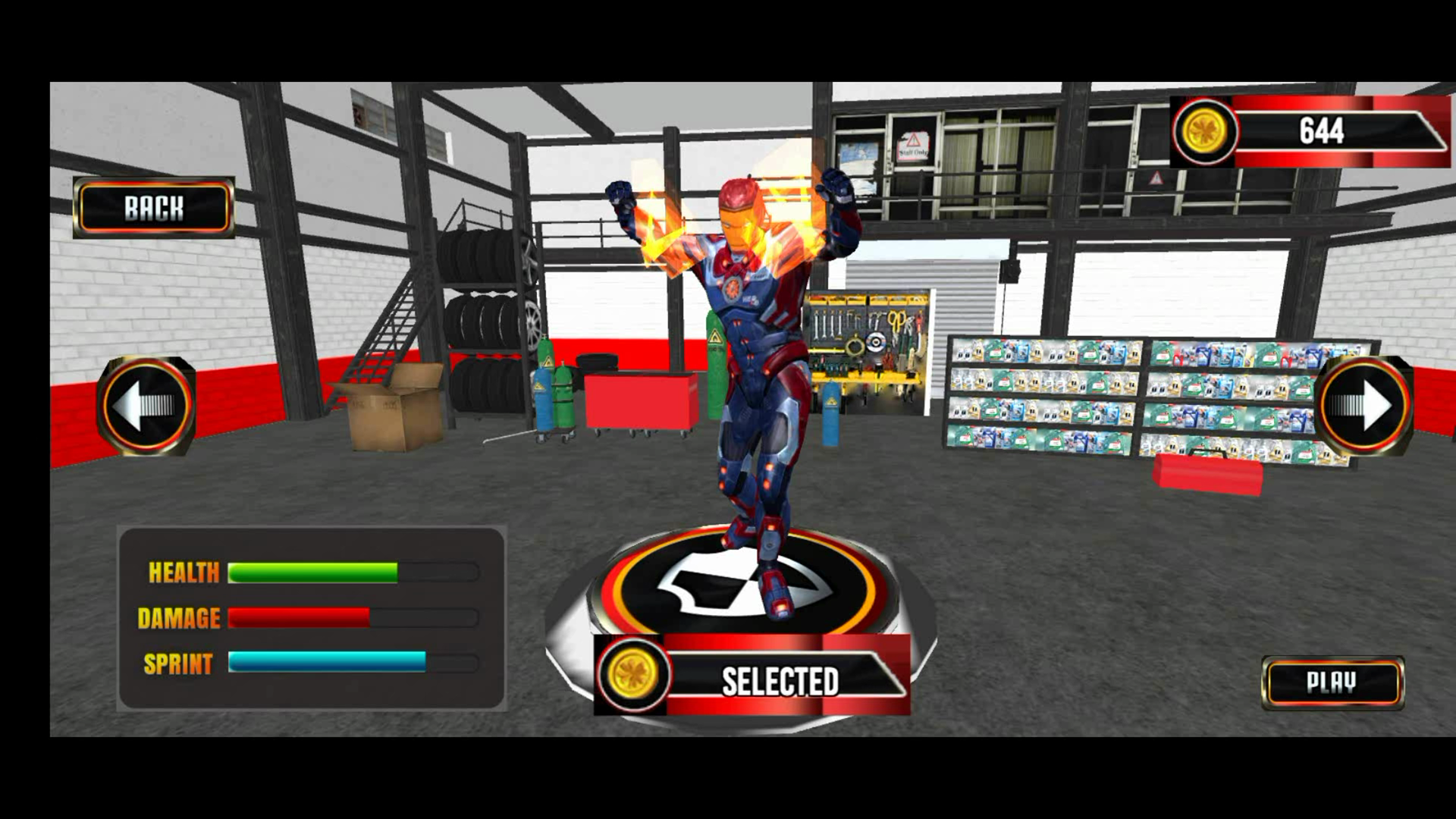The width and height of the screenshot is (1456, 819).
Task: Toggle the SELECTED state of the current character
Action: tap(781, 680)
